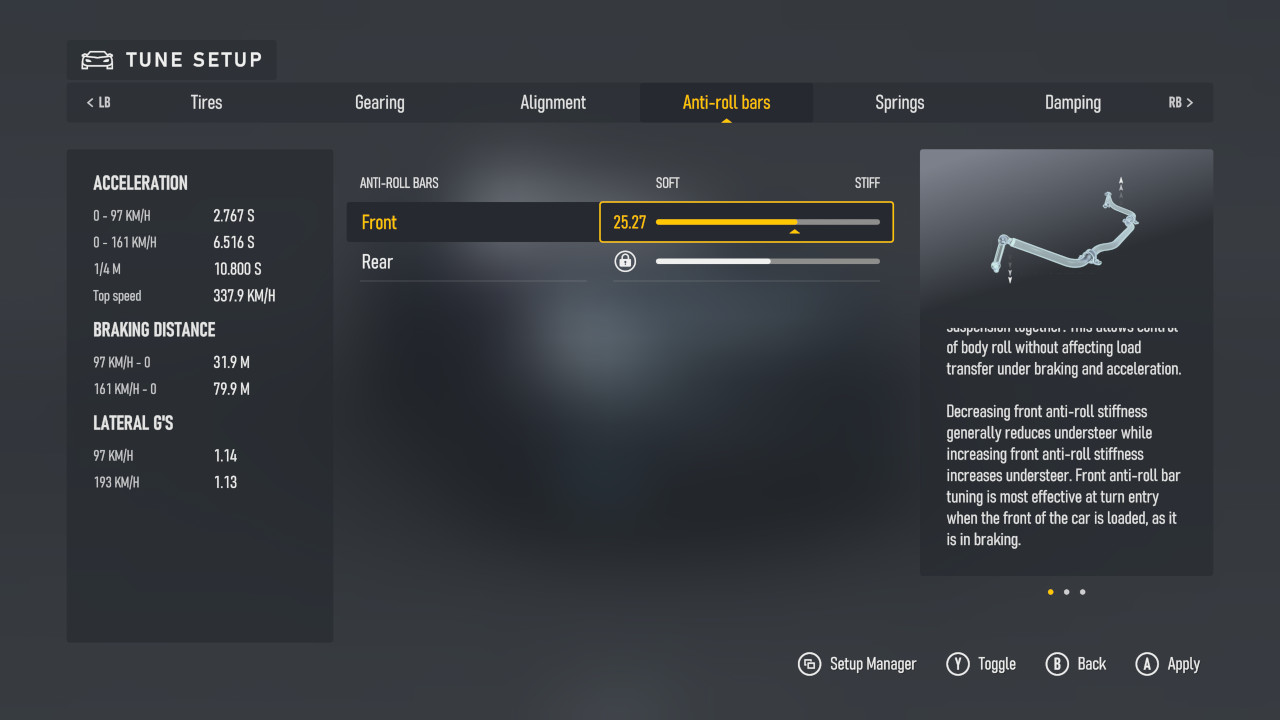Open the Springs tab
This screenshot has width=1280, height=720.
click(x=899, y=102)
